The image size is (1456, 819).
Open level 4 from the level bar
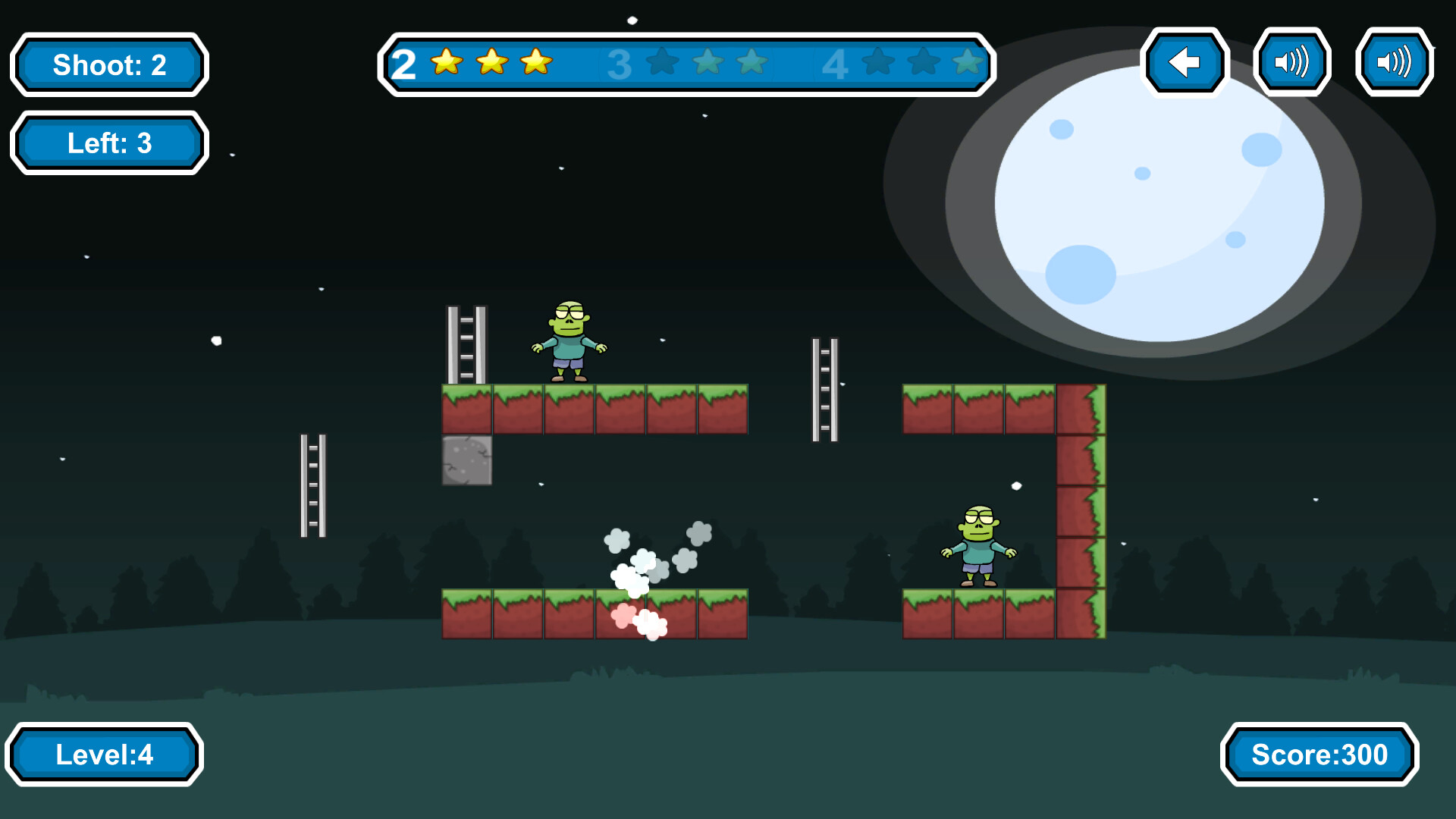pyautogui.click(x=836, y=64)
